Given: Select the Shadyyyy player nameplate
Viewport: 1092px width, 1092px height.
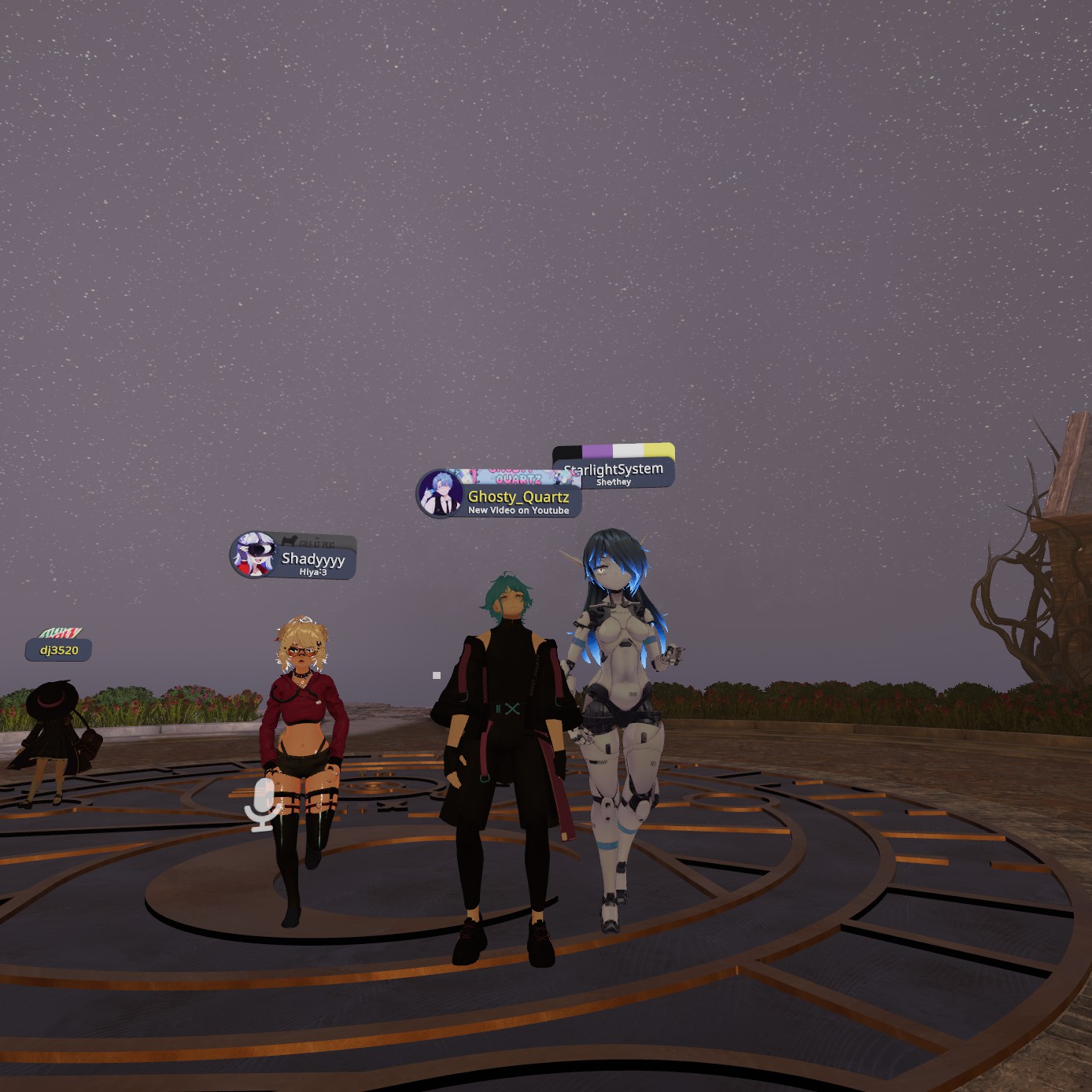Looking at the screenshot, I should (x=312, y=560).
